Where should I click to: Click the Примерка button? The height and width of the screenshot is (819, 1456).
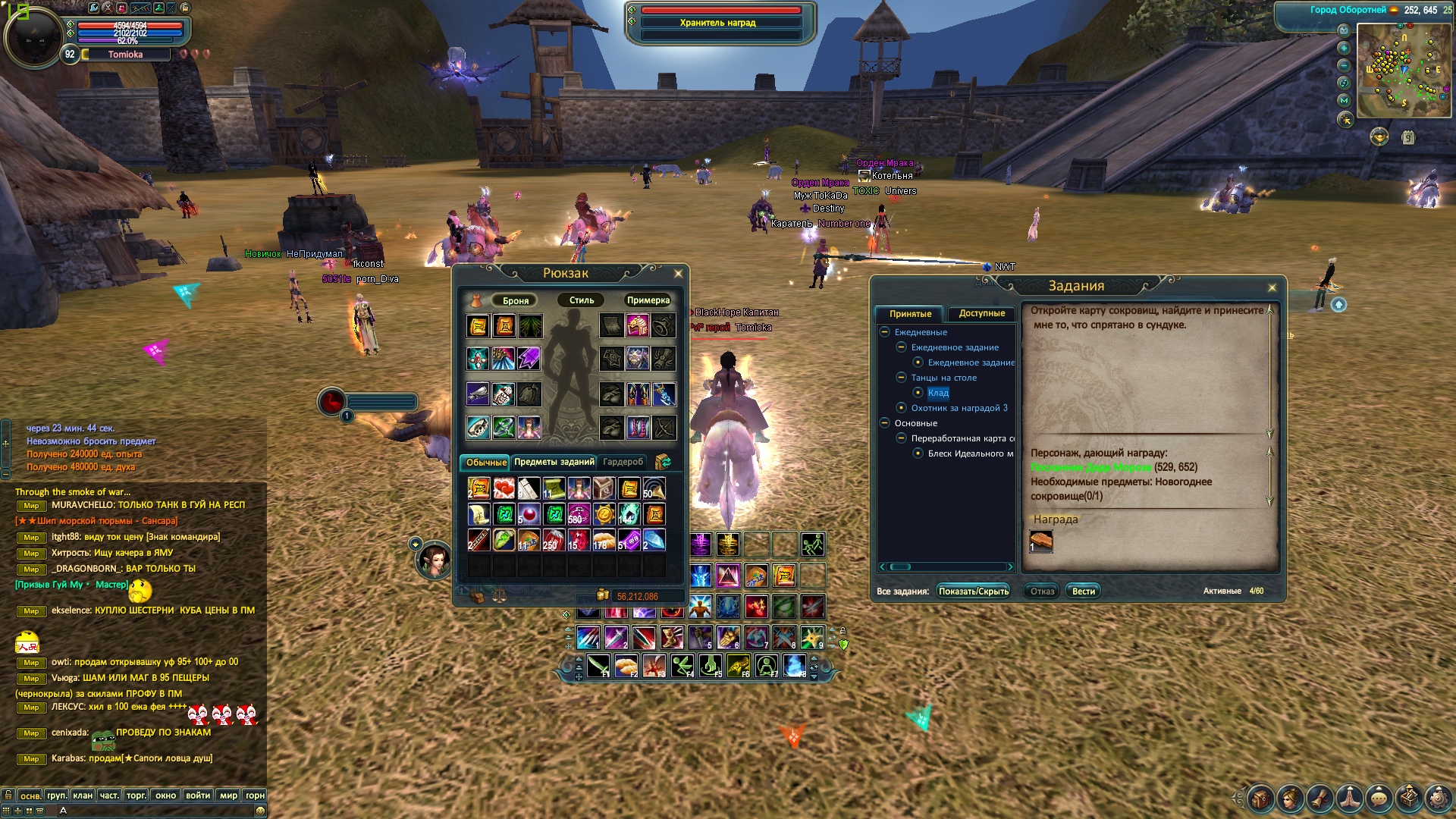tap(648, 300)
